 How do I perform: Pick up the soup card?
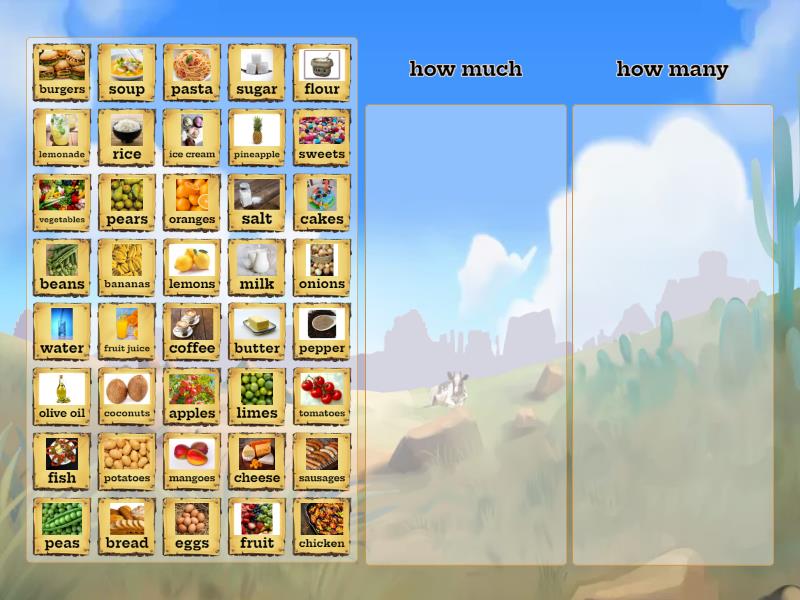[x=127, y=72]
